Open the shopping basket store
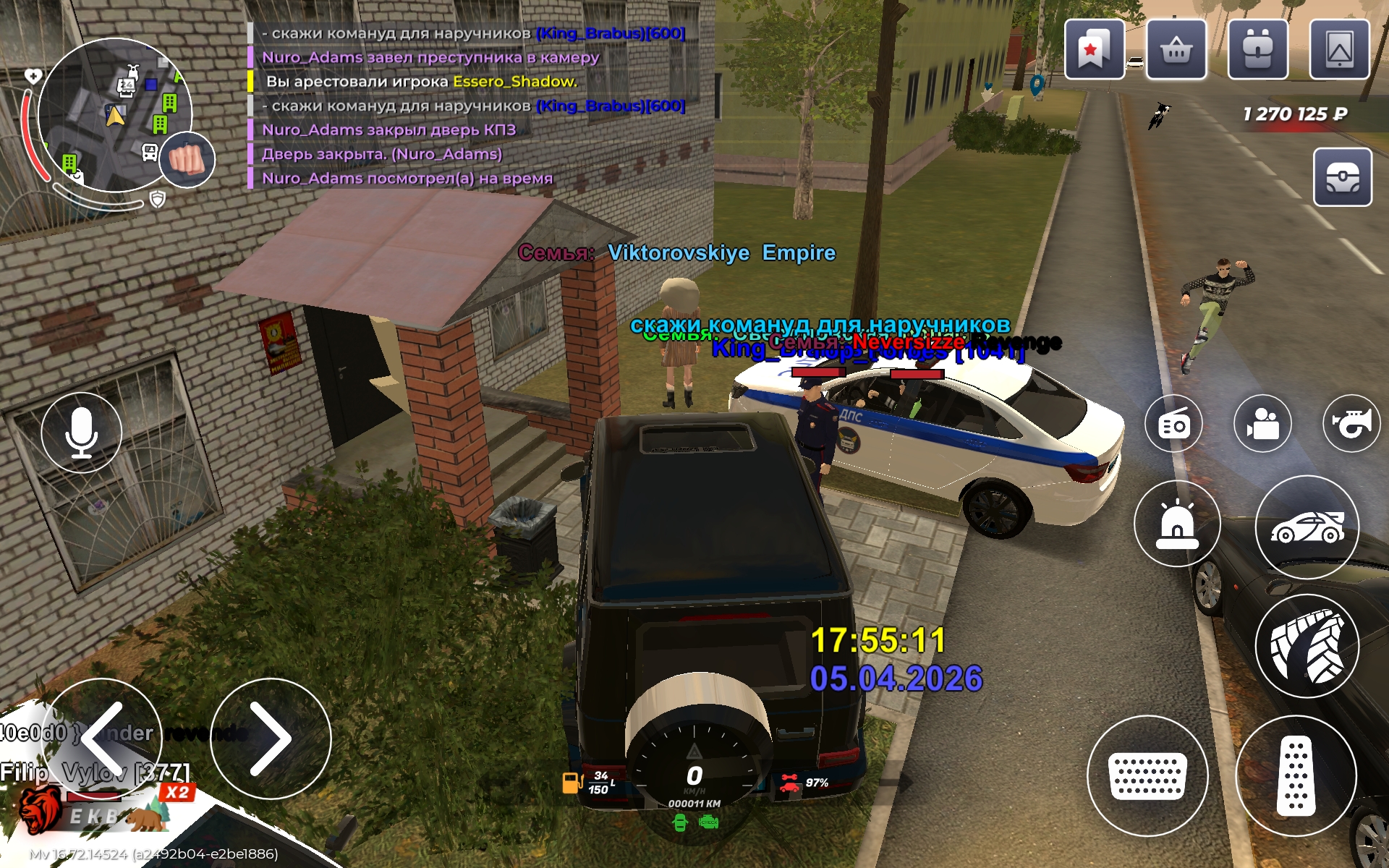Viewport: 1389px width, 868px height. coord(1176,49)
